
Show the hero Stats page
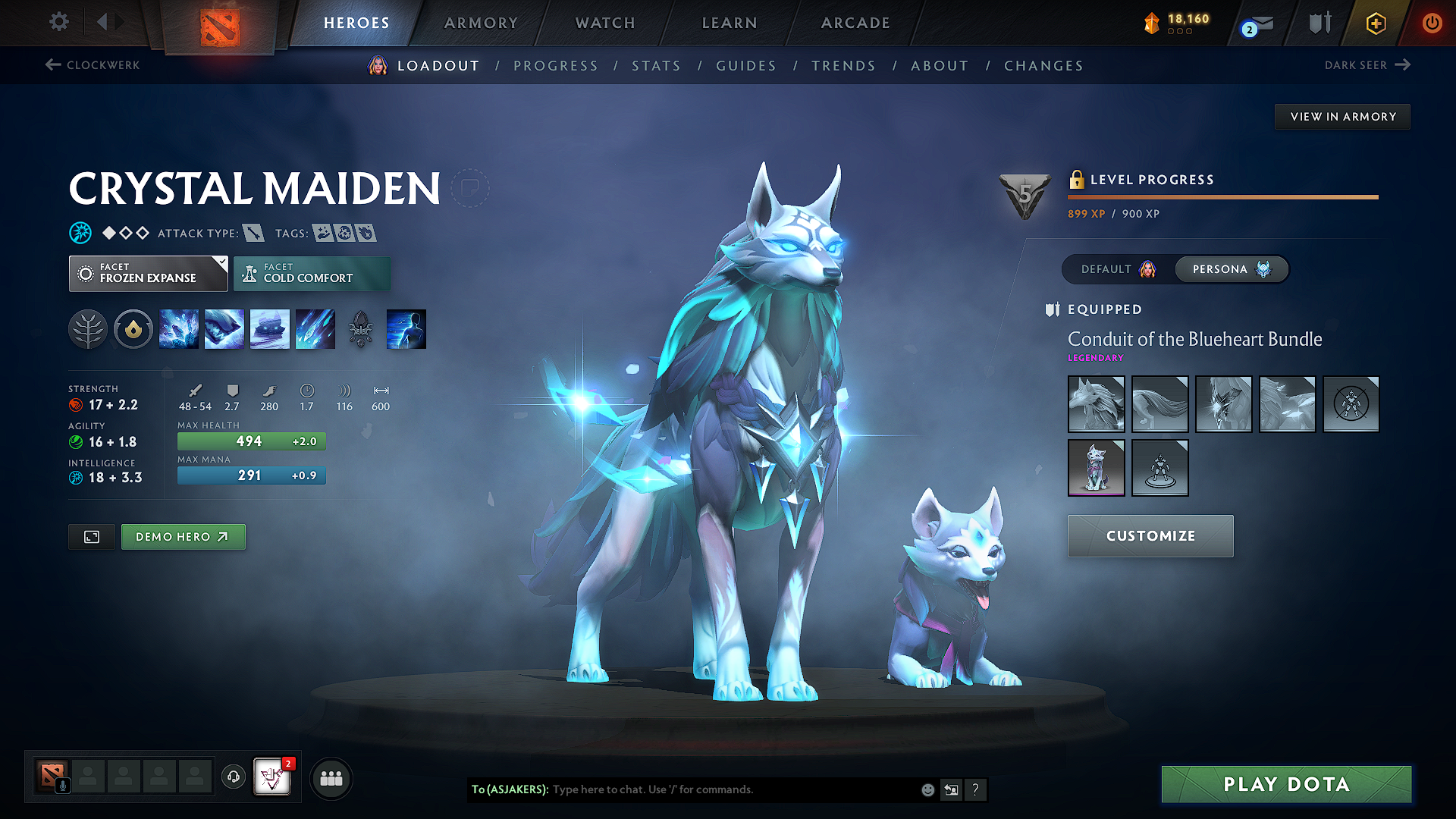656,66
